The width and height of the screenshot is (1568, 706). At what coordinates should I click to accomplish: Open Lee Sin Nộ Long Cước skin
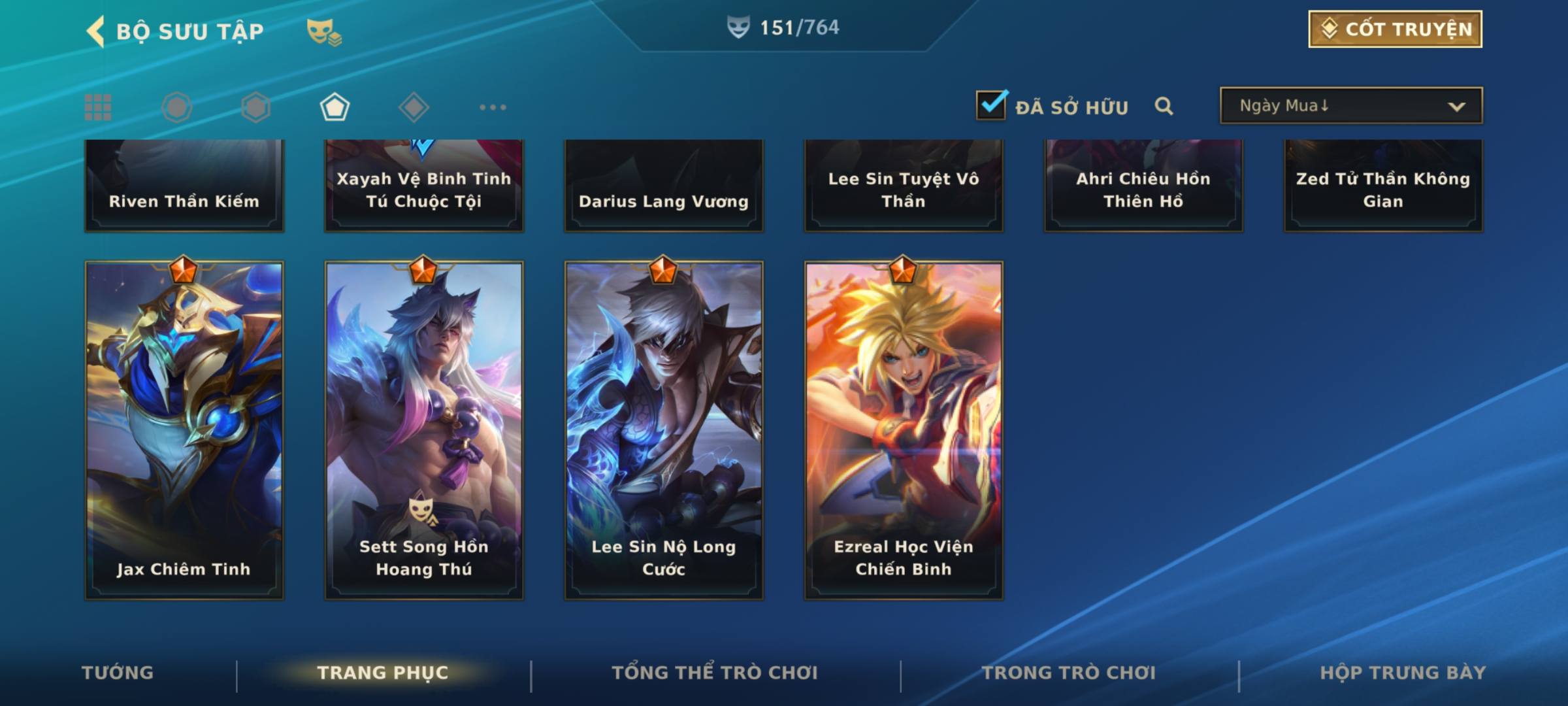[x=664, y=430]
